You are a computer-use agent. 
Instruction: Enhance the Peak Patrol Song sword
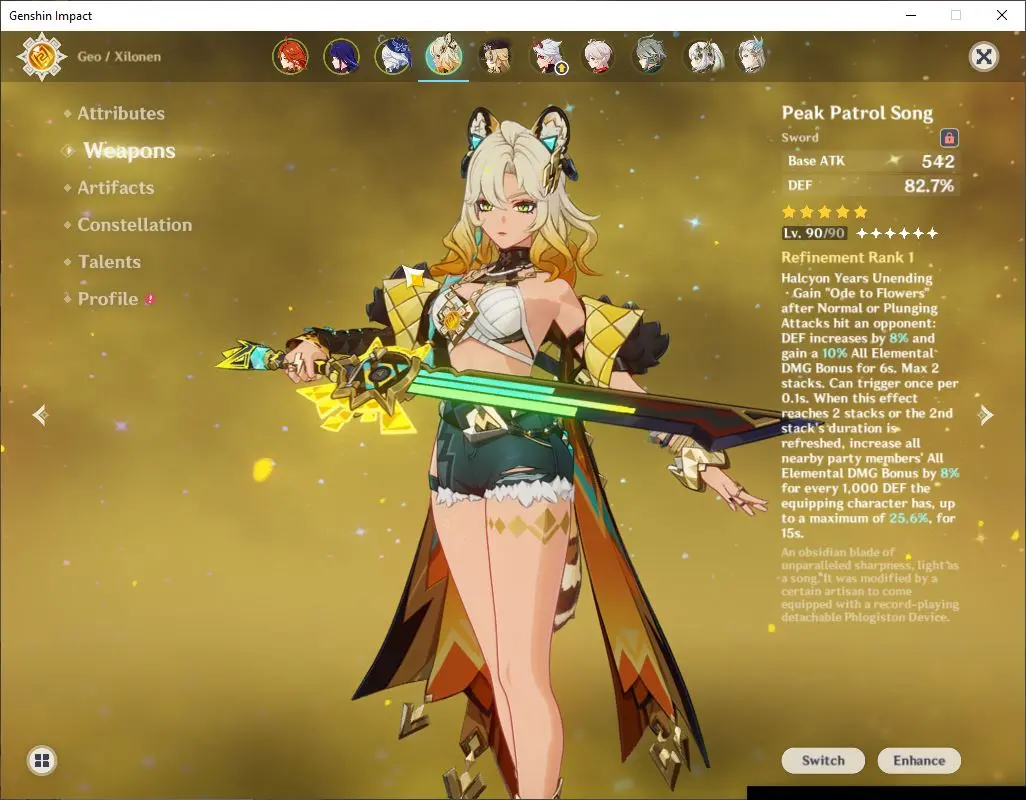[x=919, y=761]
